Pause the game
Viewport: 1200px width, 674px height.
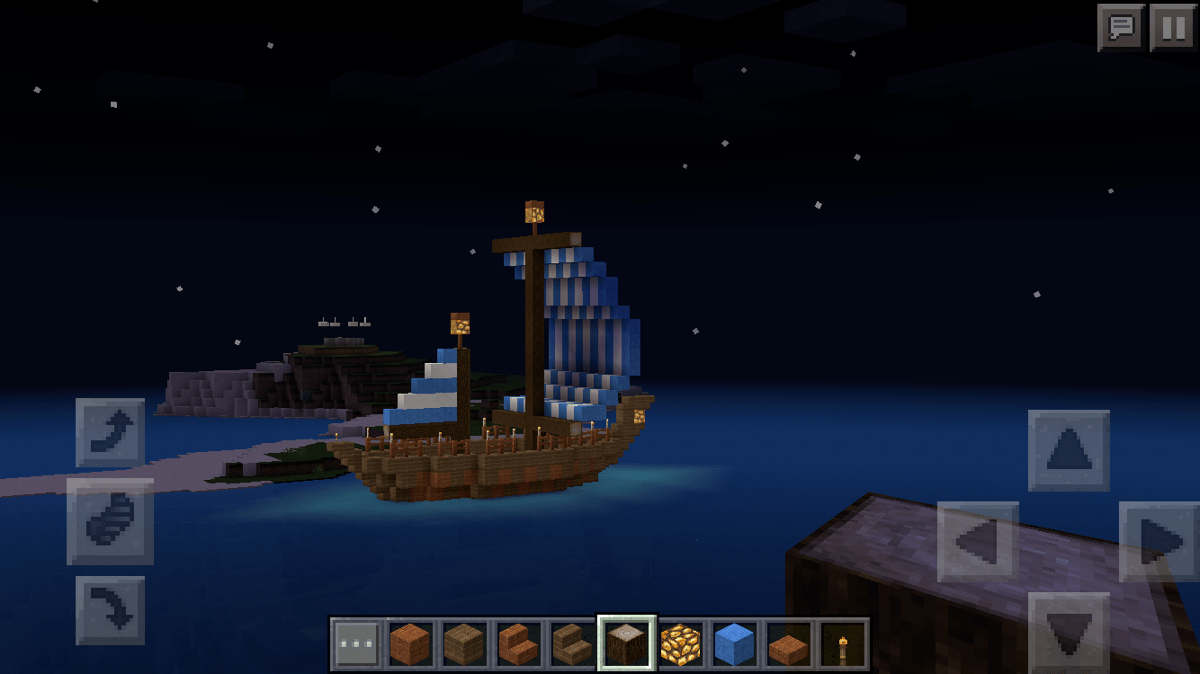pyautogui.click(x=1172, y=27)
